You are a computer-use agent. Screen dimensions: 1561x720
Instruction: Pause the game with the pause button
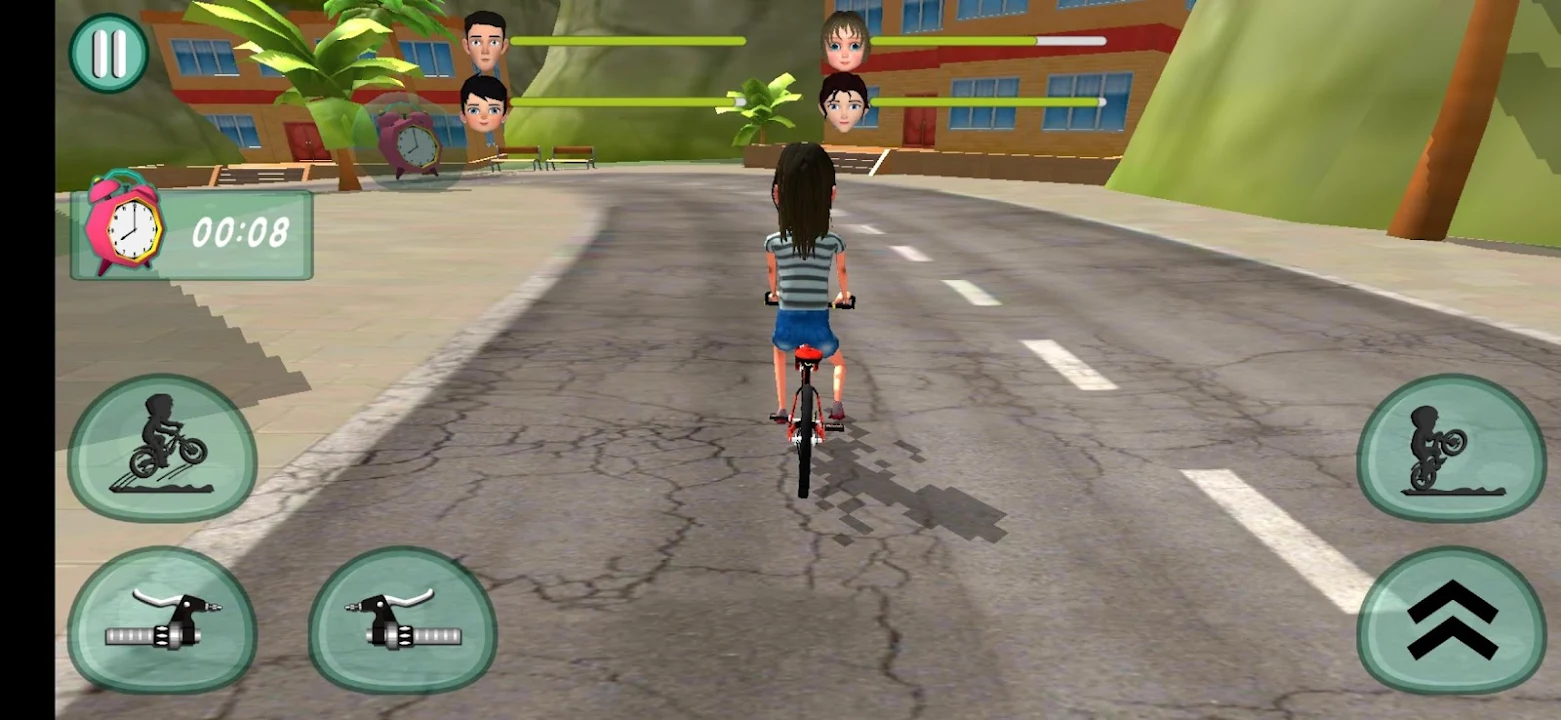click(108, 54)
